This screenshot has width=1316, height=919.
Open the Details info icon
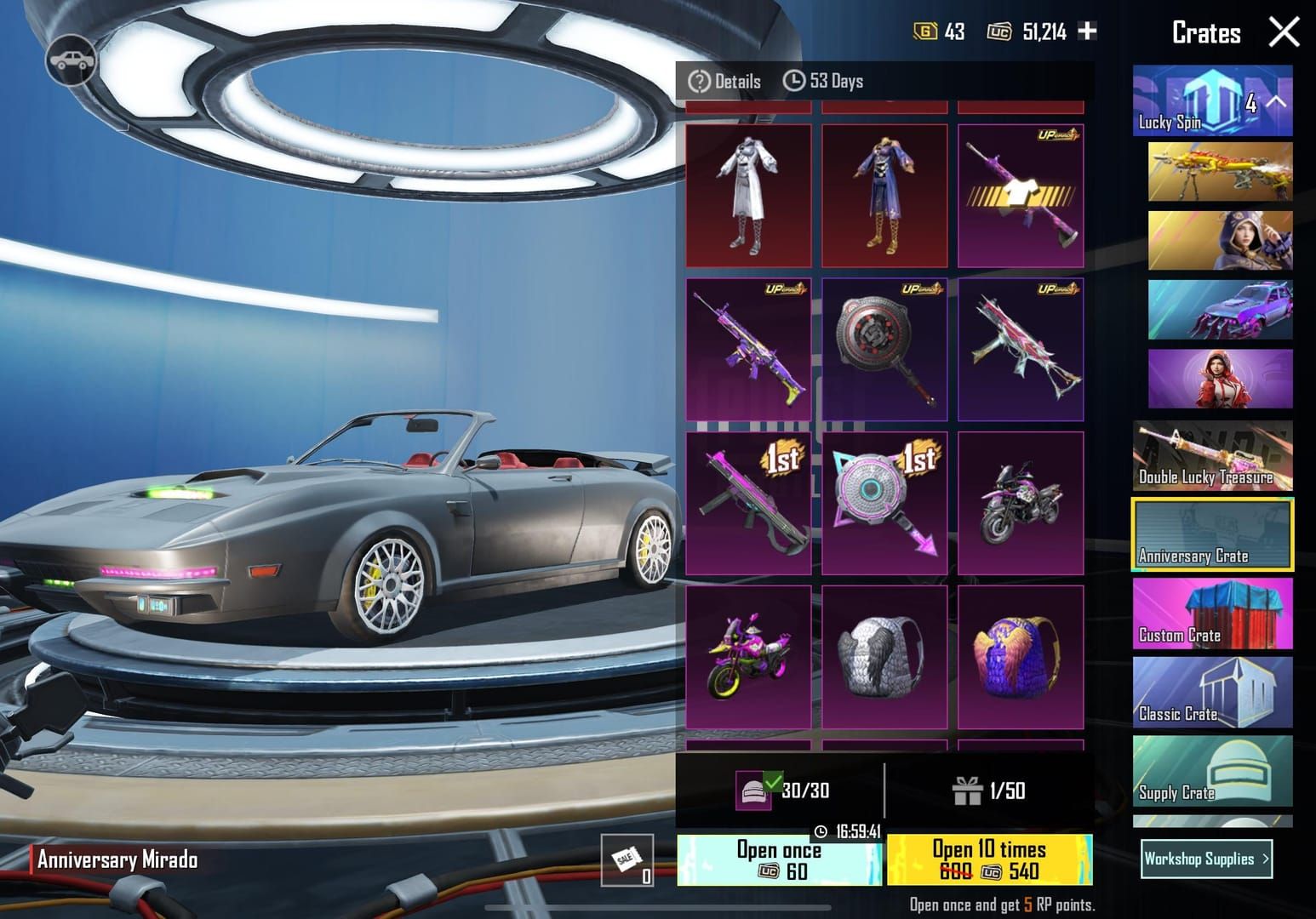click(x=698, y=81)
